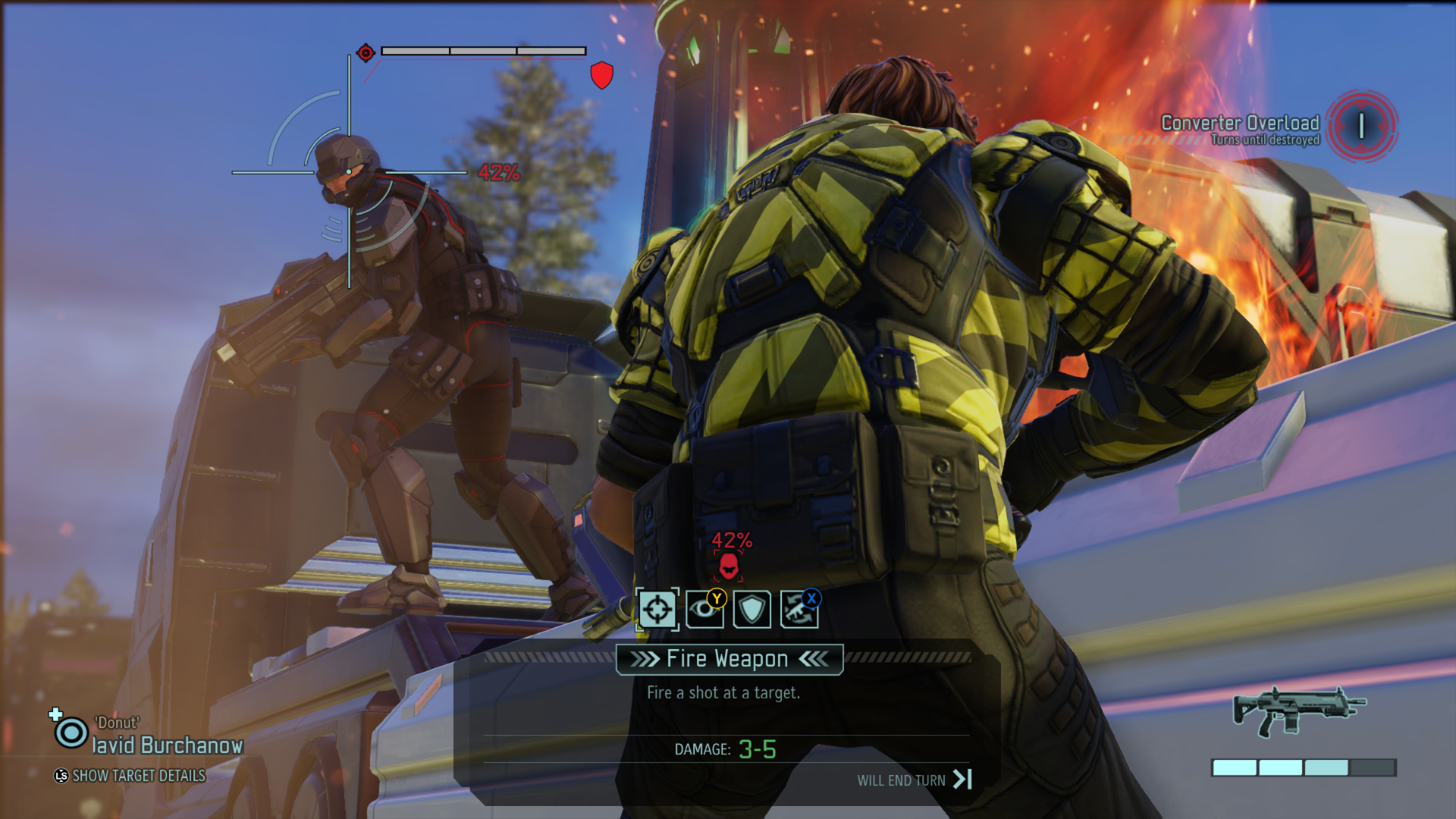
Task: Click the red shield cover indicator
Action: (601, 75)
